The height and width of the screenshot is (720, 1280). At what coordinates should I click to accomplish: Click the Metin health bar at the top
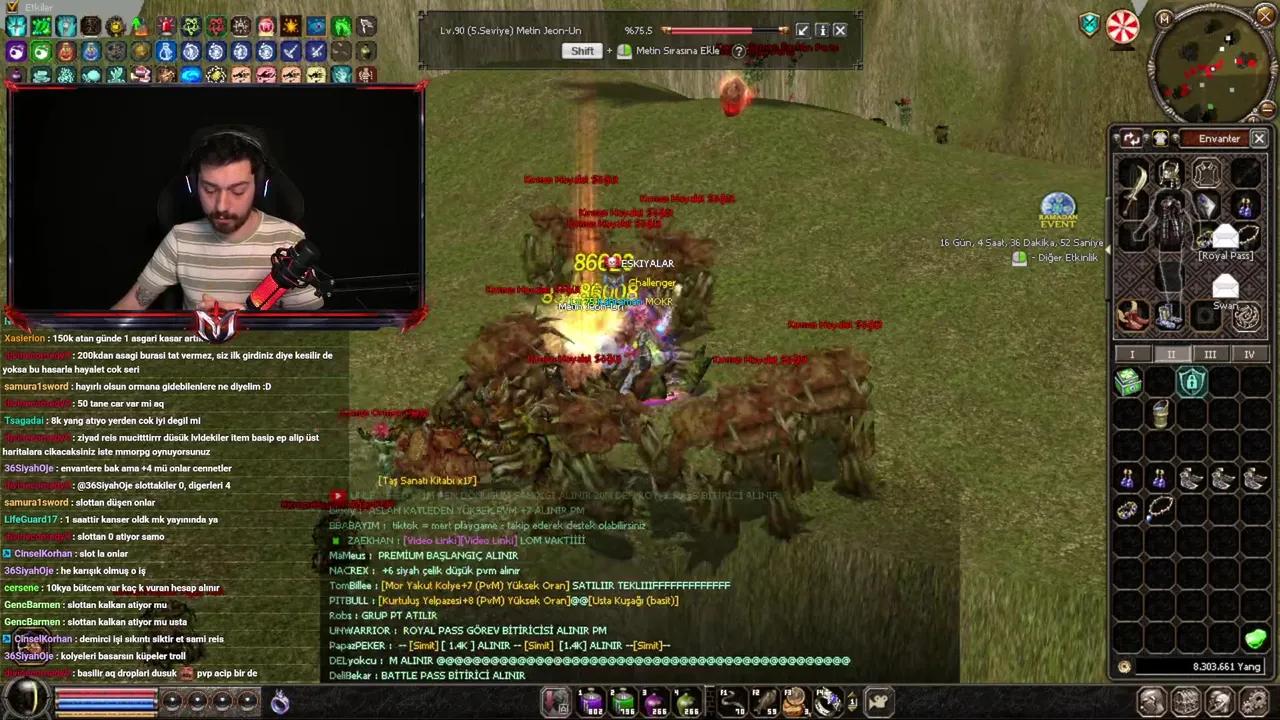tap(725, 30)
